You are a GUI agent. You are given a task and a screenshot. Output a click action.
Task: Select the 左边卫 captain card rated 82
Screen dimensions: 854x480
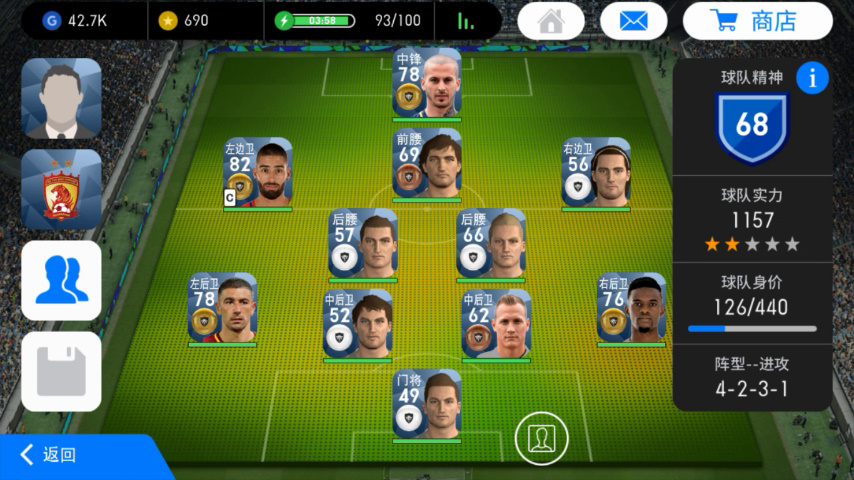pyautogui.click(x=258, y=173)
